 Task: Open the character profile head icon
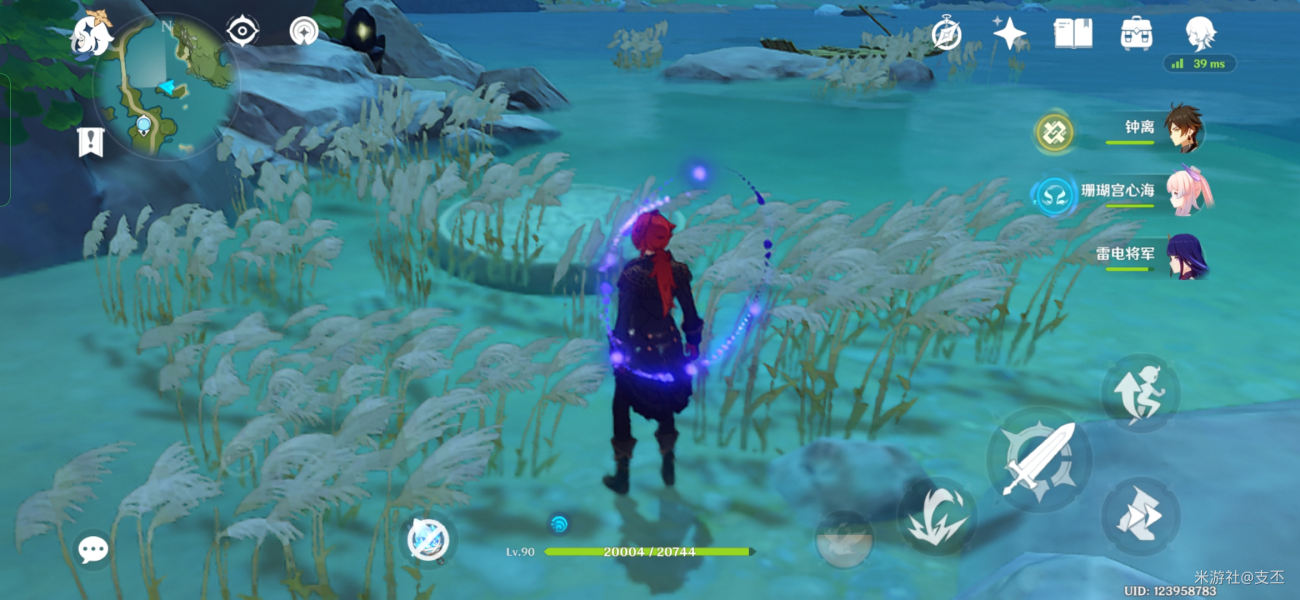pos(1199,34)
